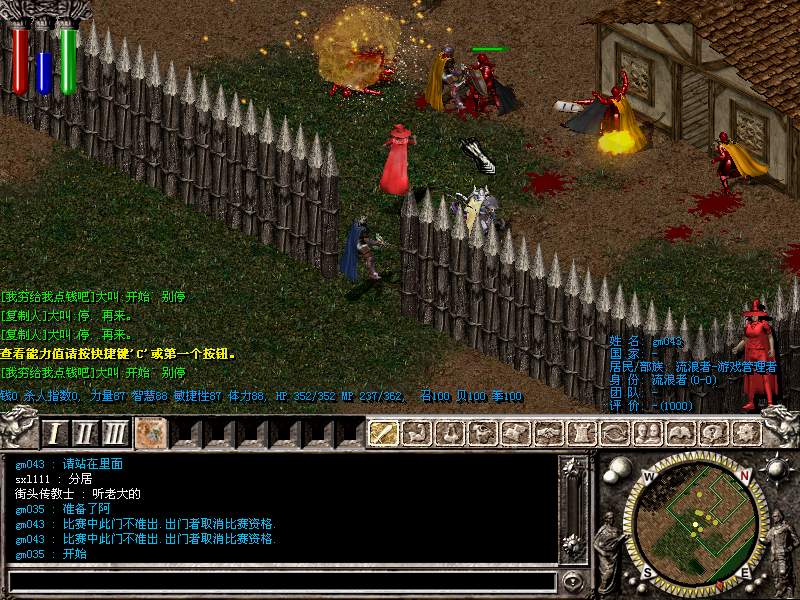Click the north marker on the compass
Screen dimensions: 800x600
pyautogui.click(x=648, y=477)
